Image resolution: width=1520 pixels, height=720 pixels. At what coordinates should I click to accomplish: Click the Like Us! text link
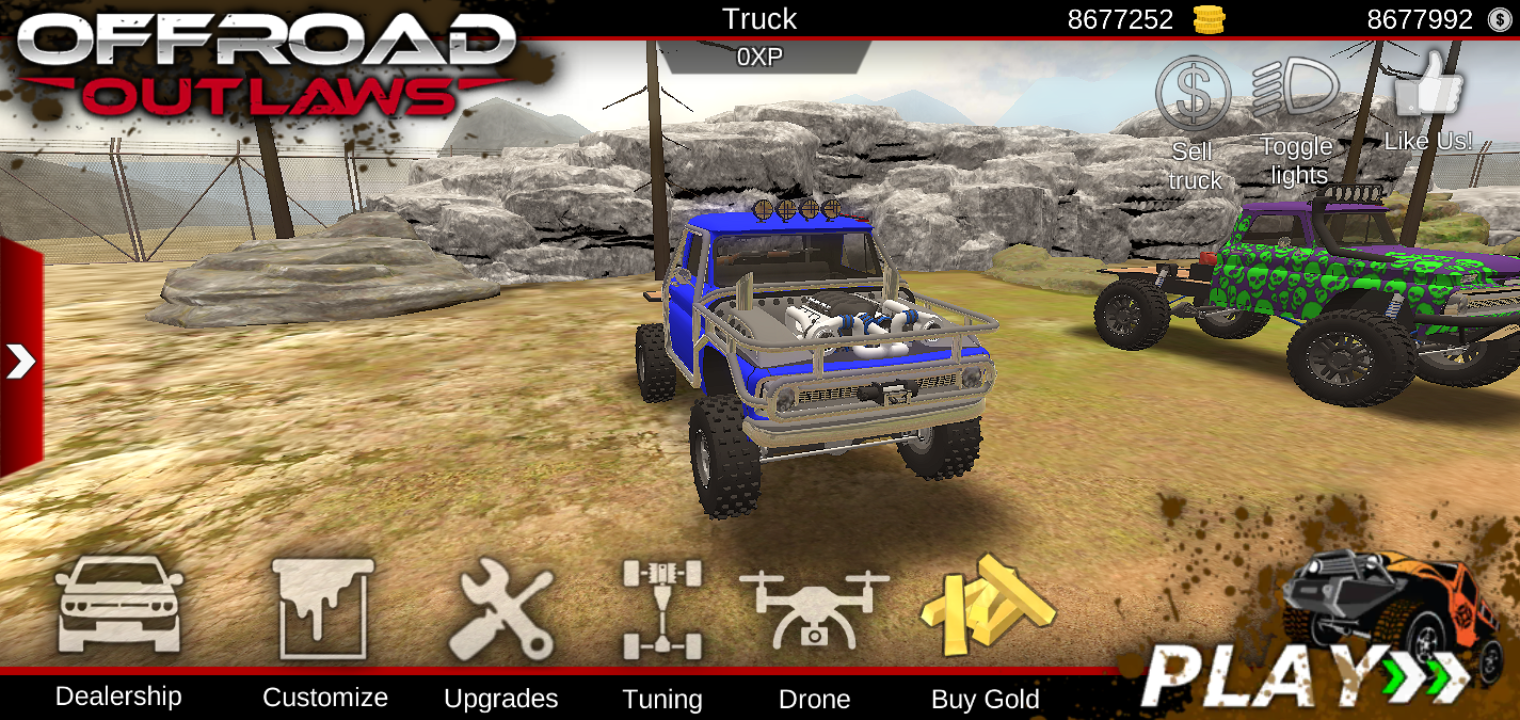(1429, 141)
